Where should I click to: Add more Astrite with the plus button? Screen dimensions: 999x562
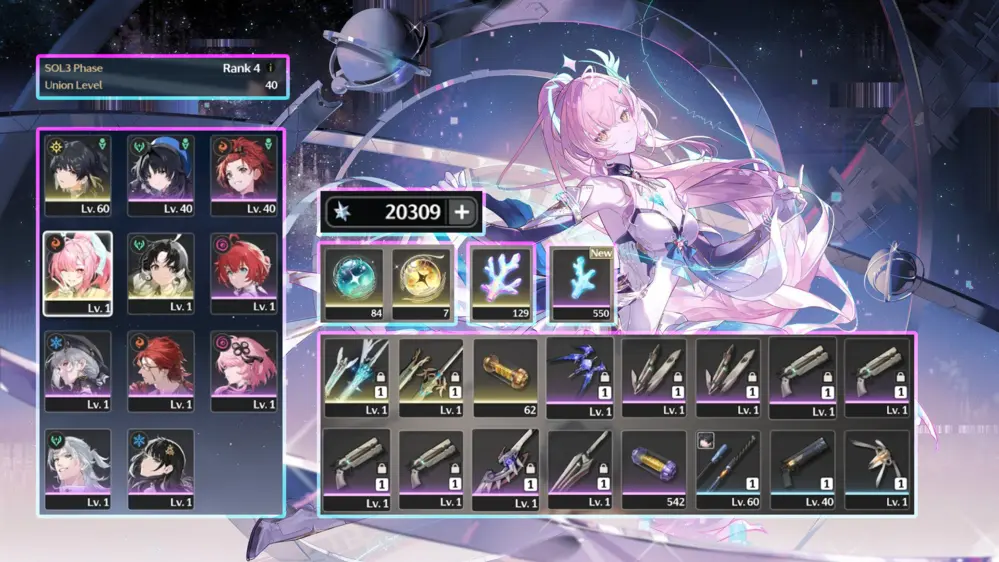pyautogui.click(x=462, y=212)
